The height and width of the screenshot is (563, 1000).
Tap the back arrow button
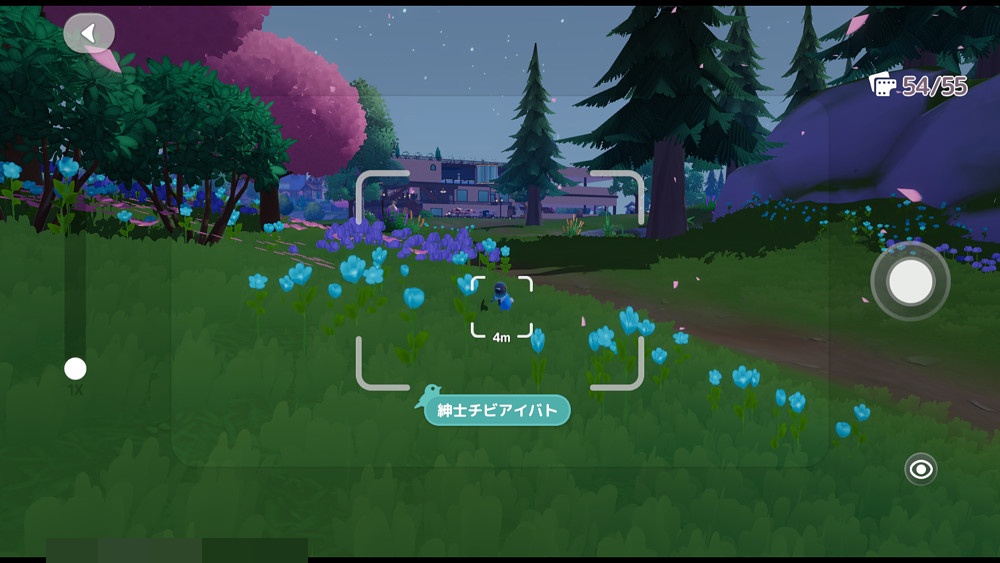[89, 34]
